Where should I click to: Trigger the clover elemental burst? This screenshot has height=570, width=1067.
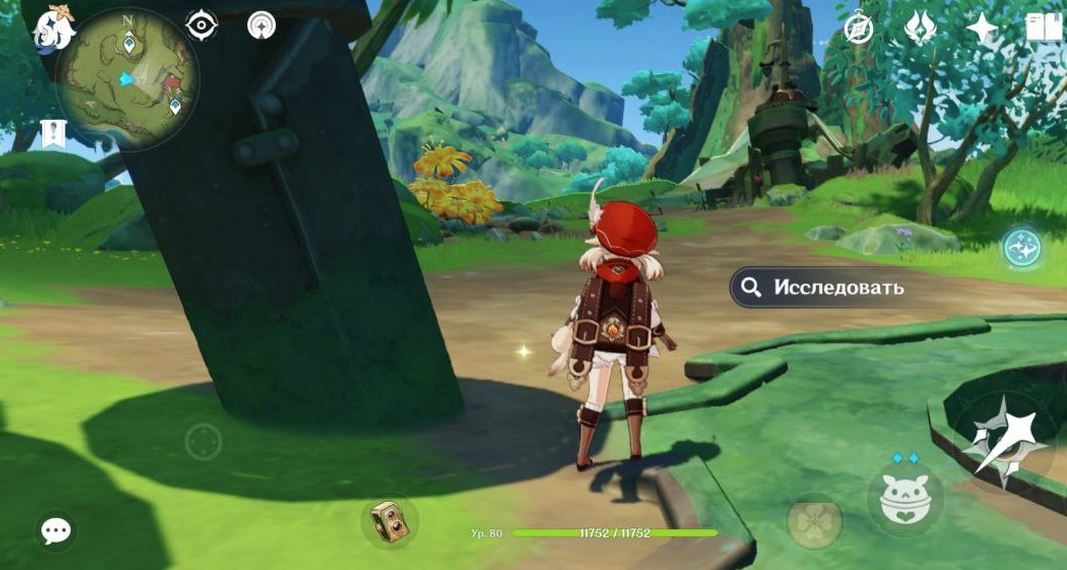(x=813, y=520)
